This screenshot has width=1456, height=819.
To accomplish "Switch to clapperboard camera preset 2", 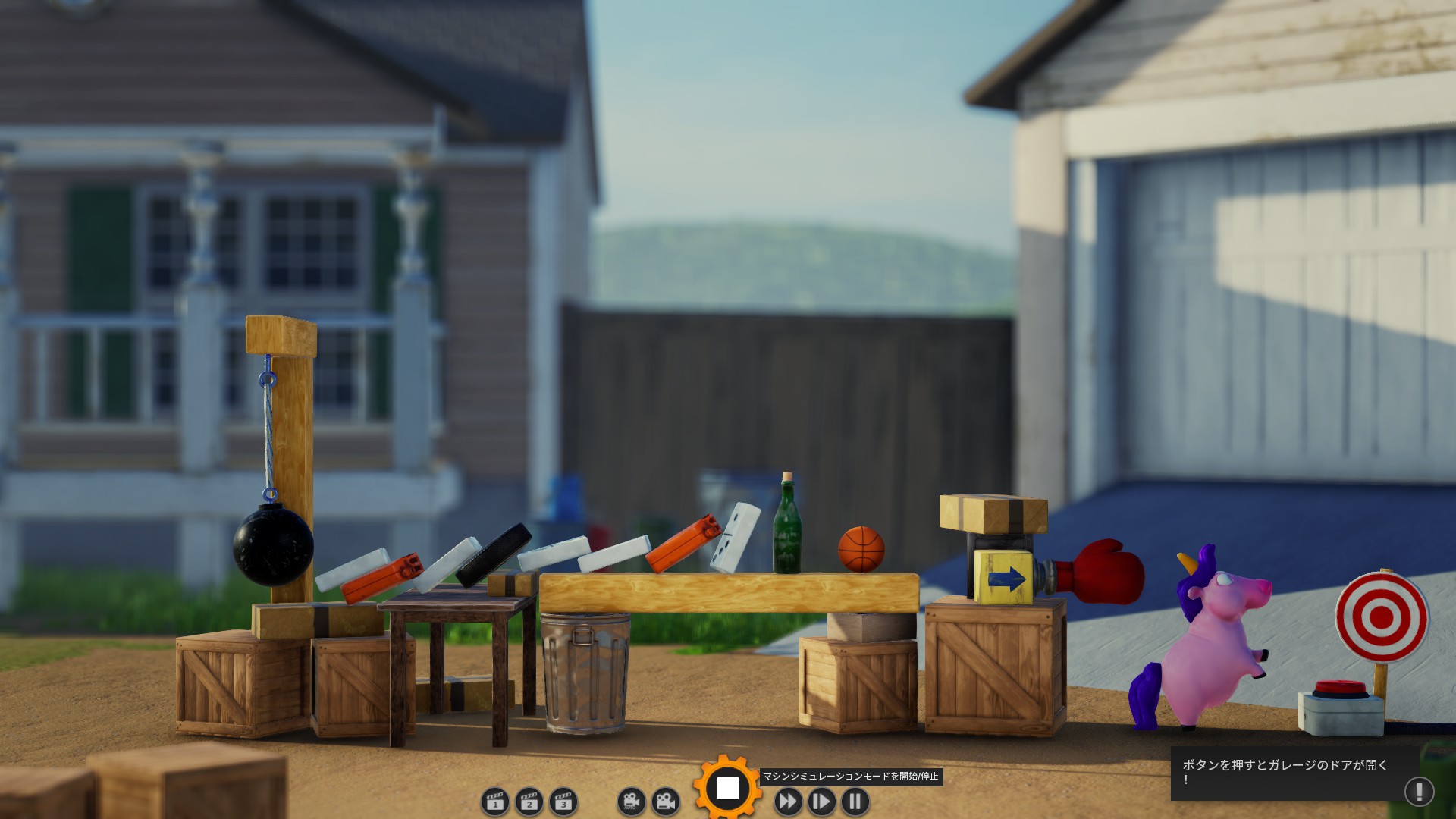I will [x=529, y=802].
